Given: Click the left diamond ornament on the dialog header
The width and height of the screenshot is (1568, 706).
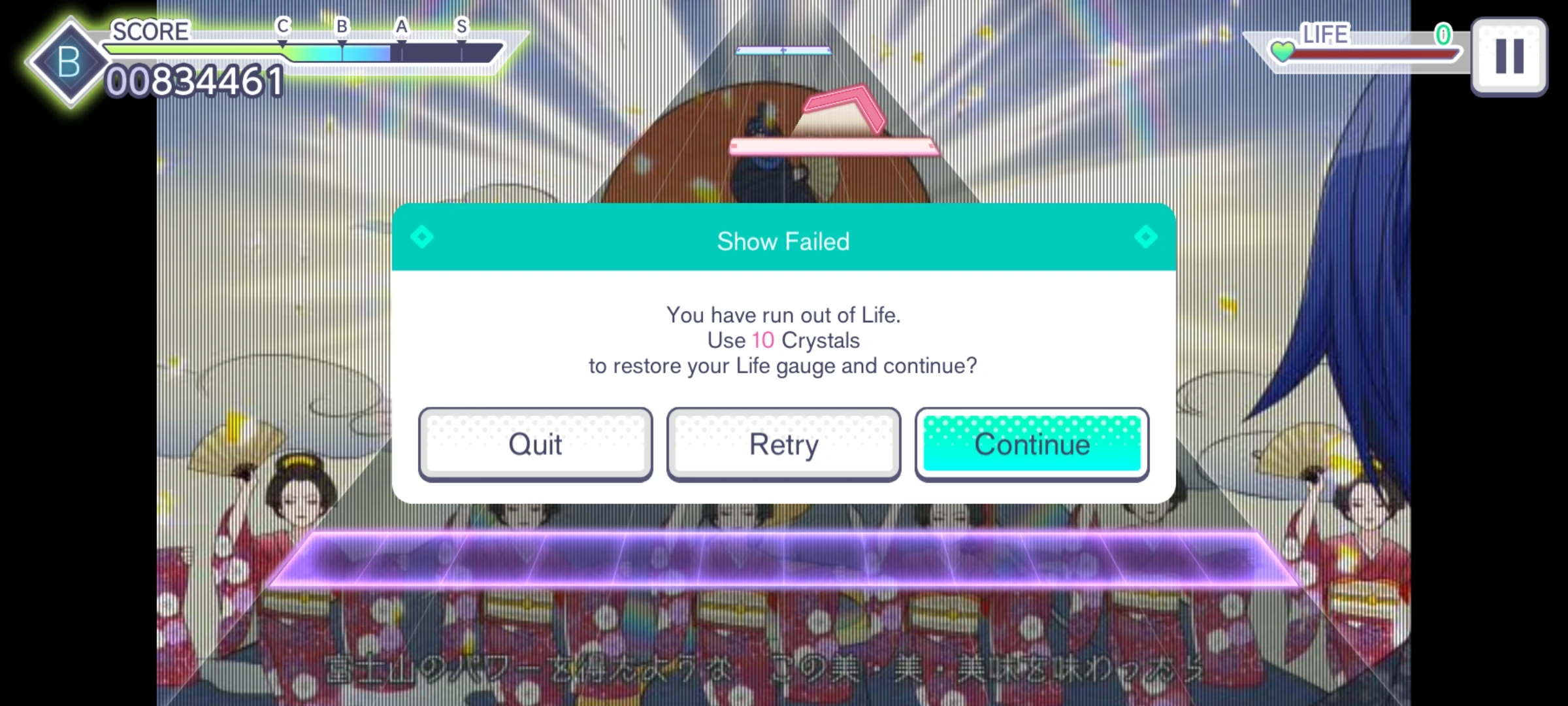Looking at the screenshot, I should [x=422, y=236].
